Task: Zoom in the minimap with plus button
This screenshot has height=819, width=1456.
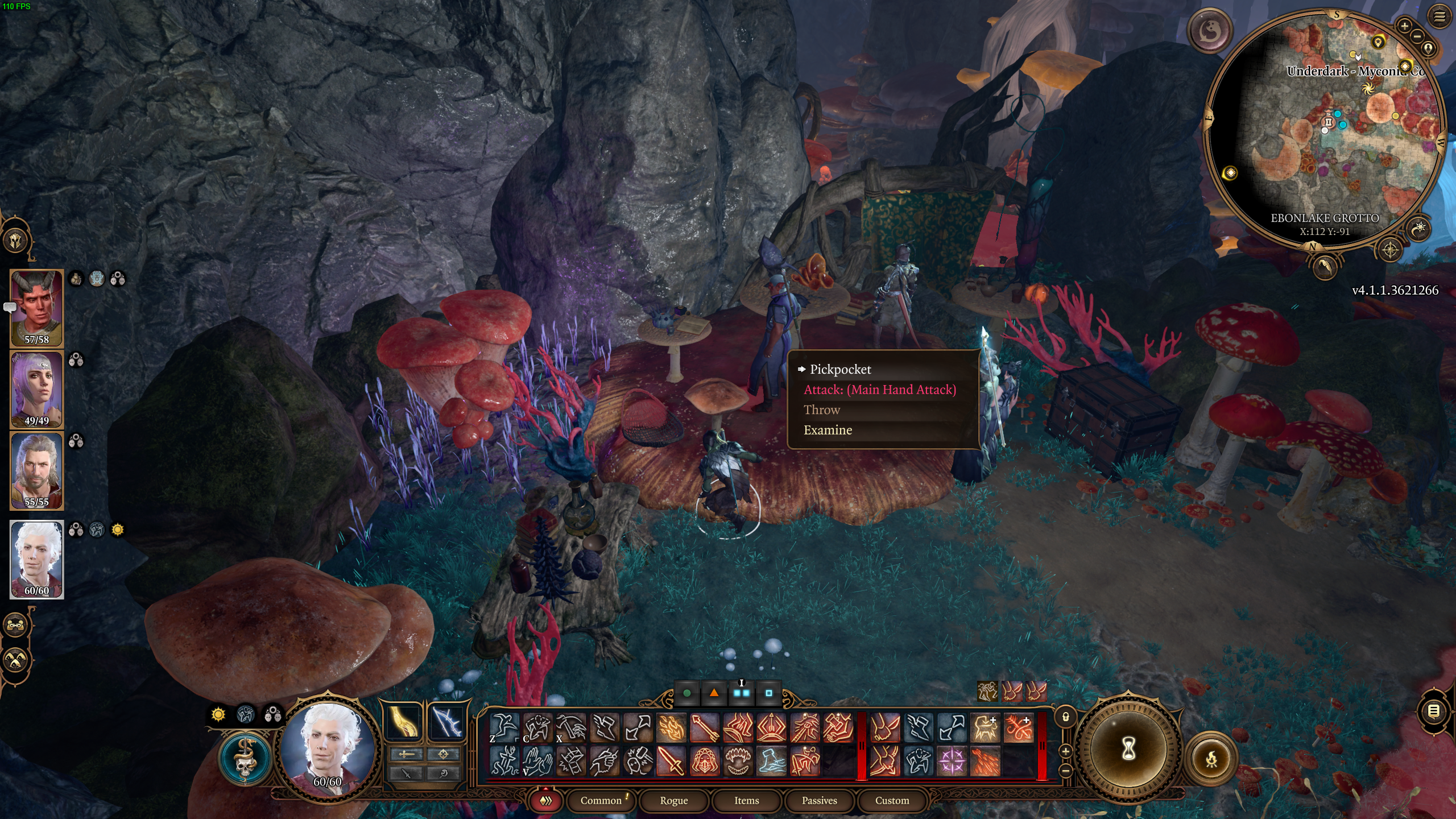Action: point(1404,26)
